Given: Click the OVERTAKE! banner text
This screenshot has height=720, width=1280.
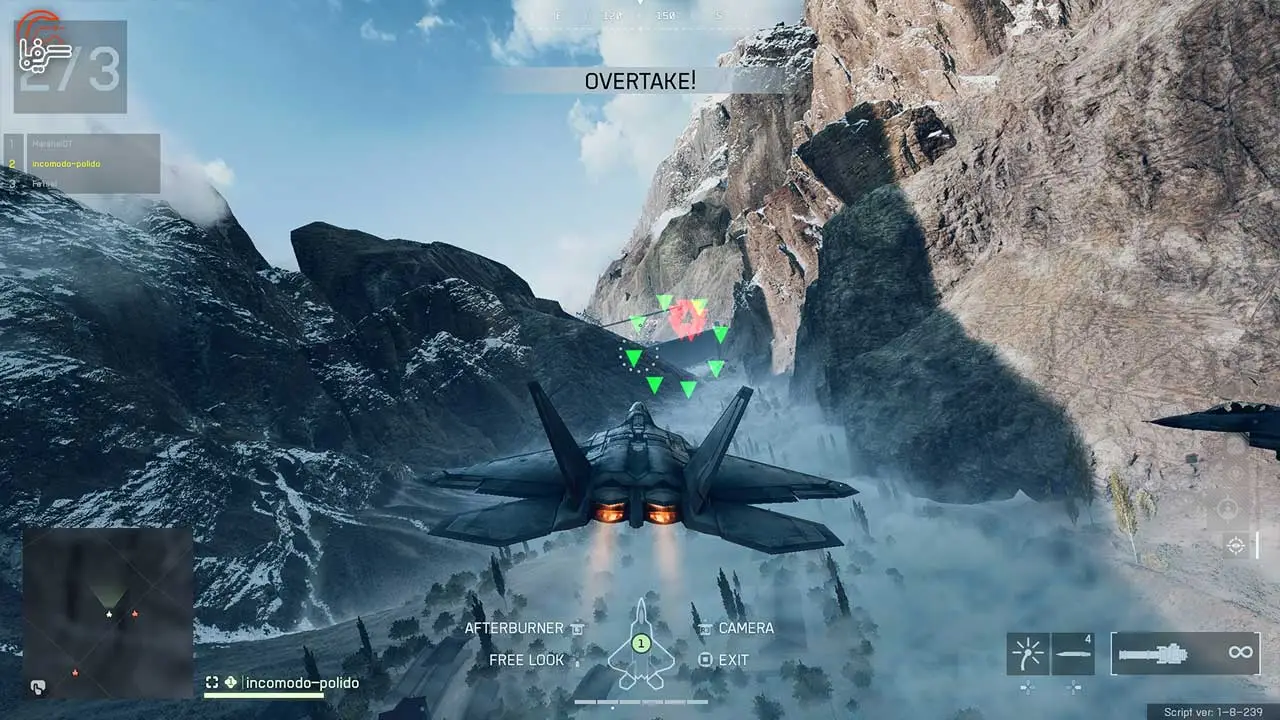Looking at the screenshot, I should [641, 82].
